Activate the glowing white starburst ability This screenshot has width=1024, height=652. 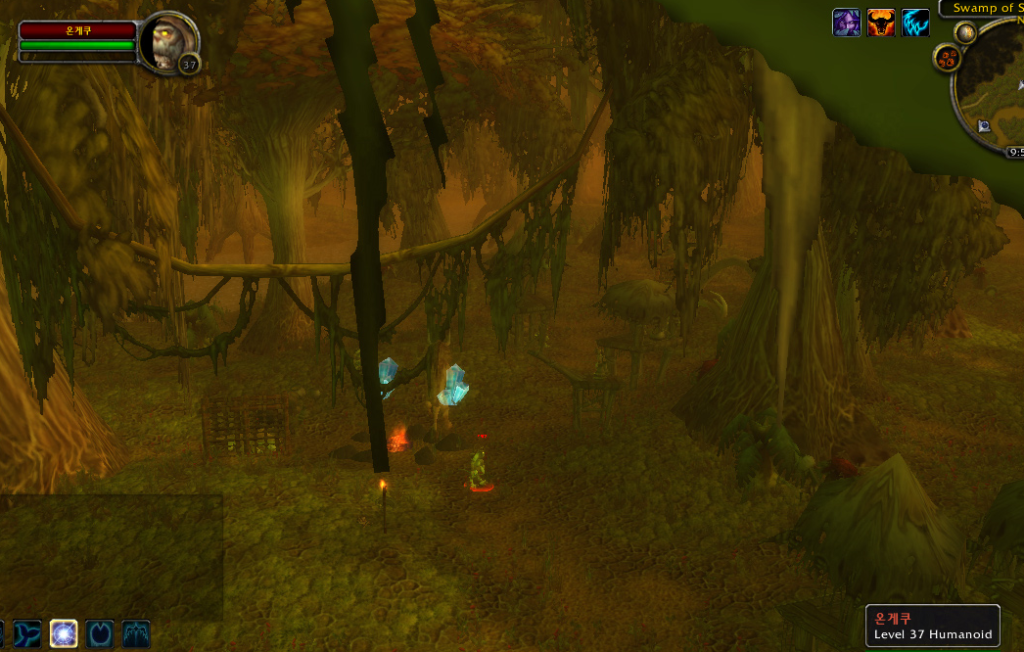coord(64,633)
